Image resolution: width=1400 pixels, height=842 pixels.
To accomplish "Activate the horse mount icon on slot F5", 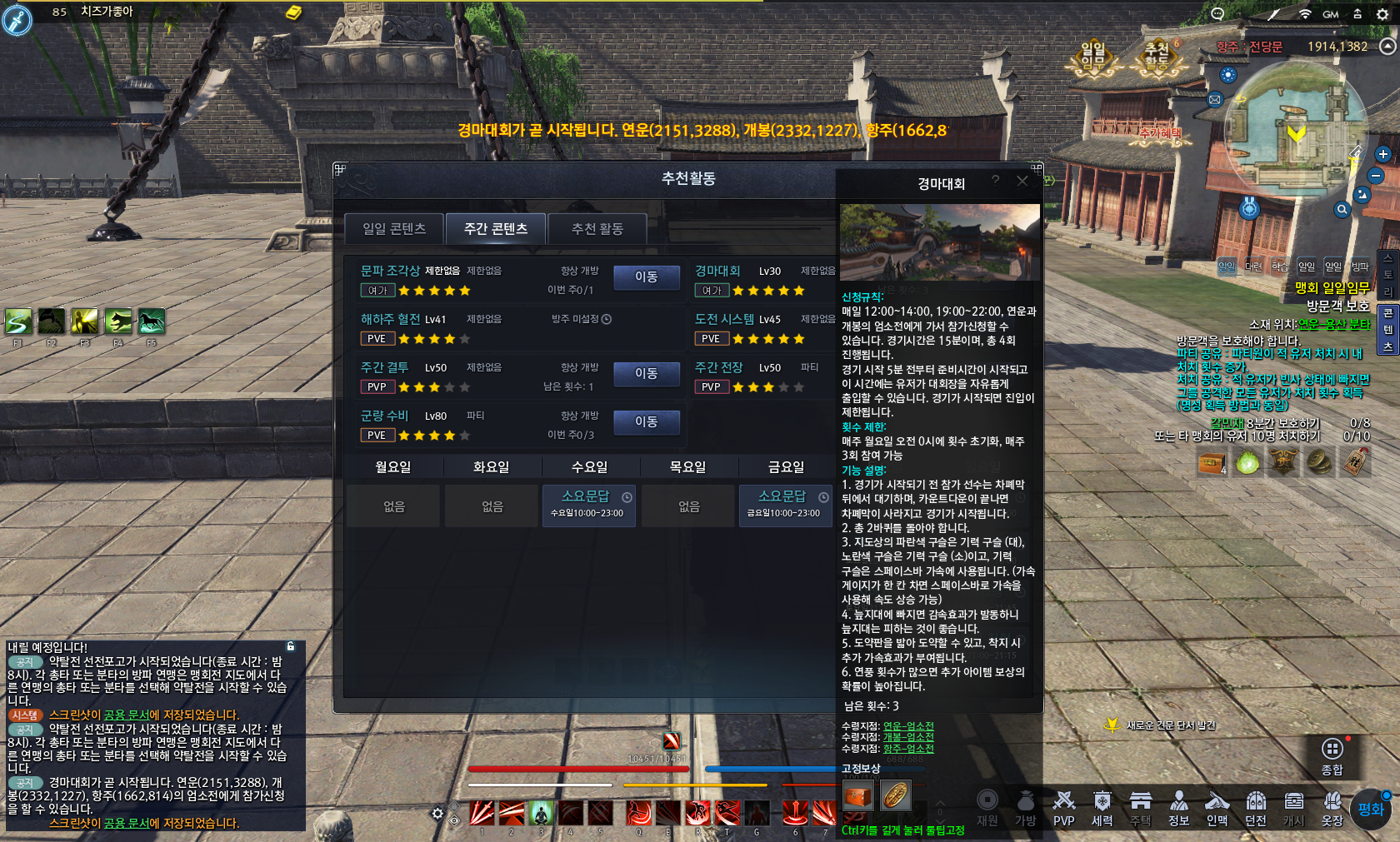I will [x=151, y=321].
